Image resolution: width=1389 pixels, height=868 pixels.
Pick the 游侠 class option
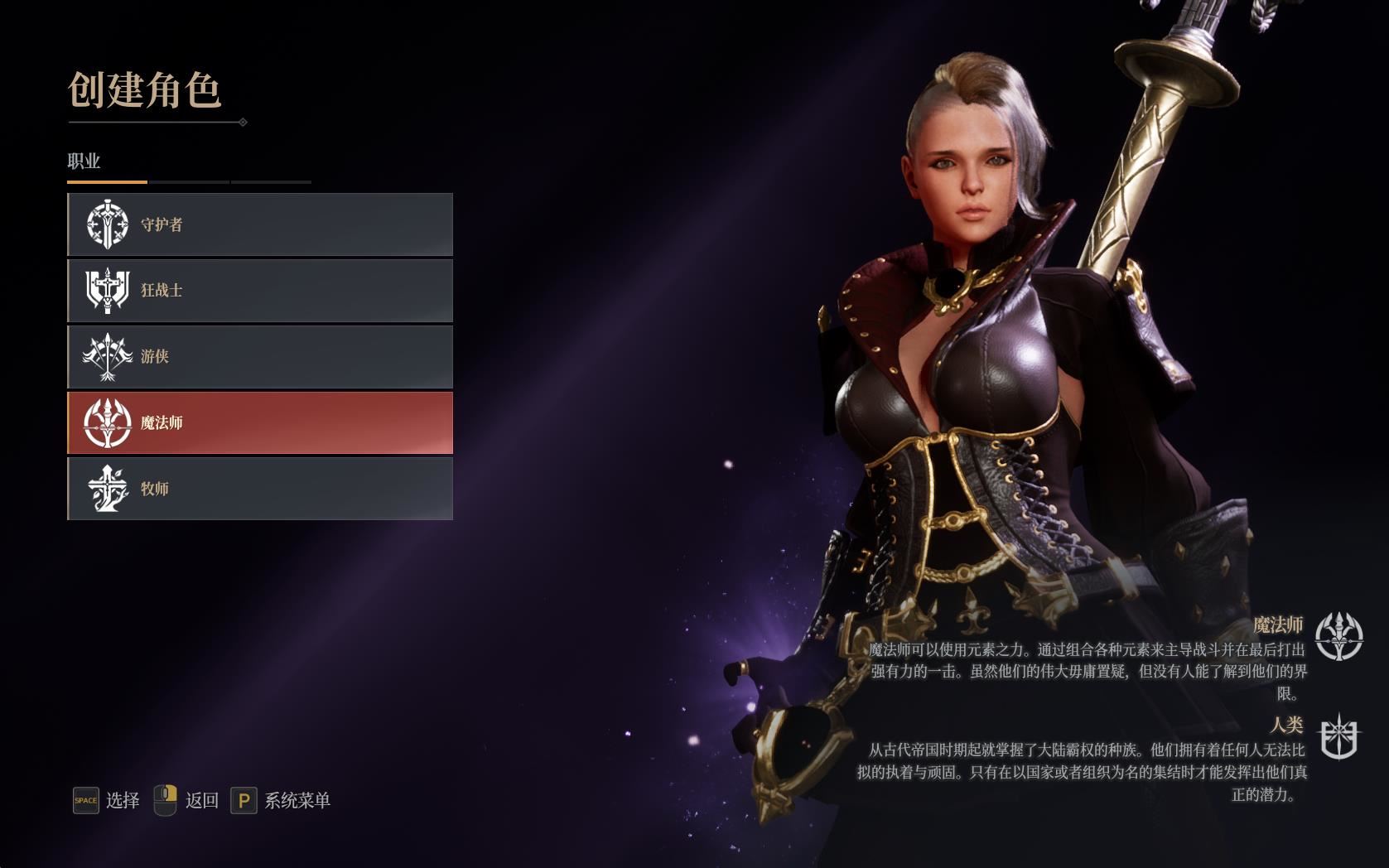(260, 357)
